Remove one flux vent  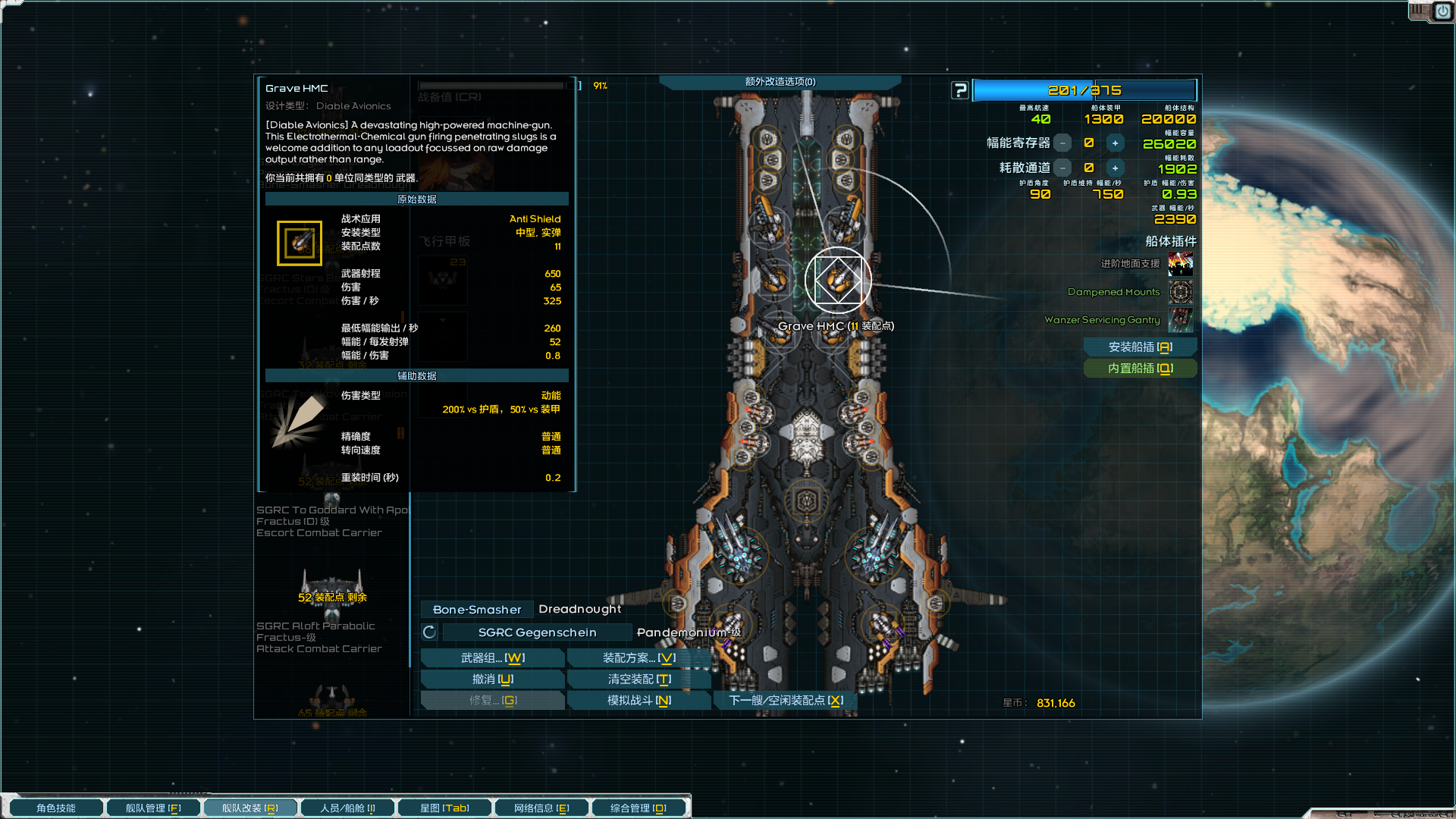[x=1063, y=168]
